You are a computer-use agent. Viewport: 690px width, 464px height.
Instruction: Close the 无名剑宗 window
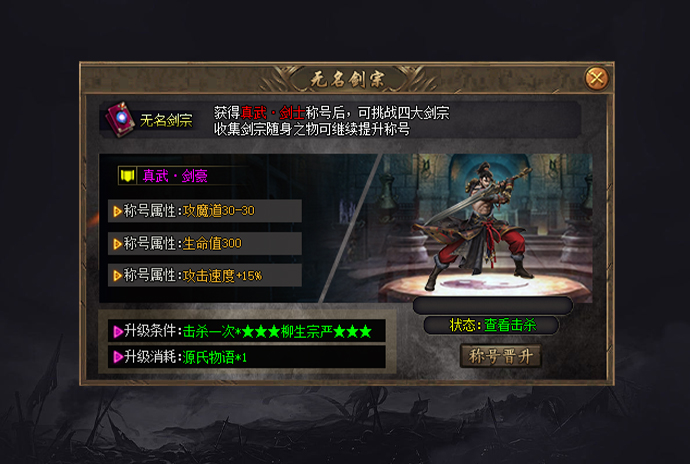597,77
